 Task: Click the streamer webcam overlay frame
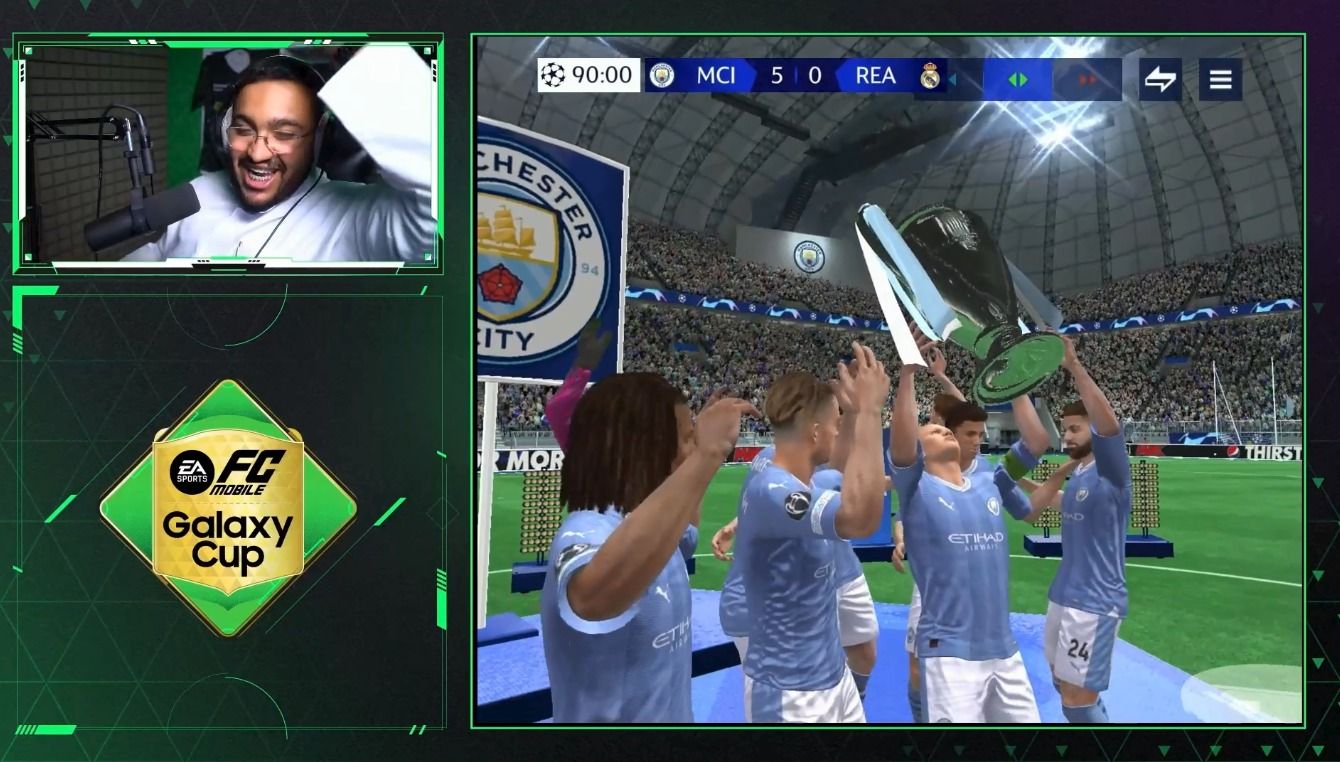pyautogui.click(x=225, y=150)
